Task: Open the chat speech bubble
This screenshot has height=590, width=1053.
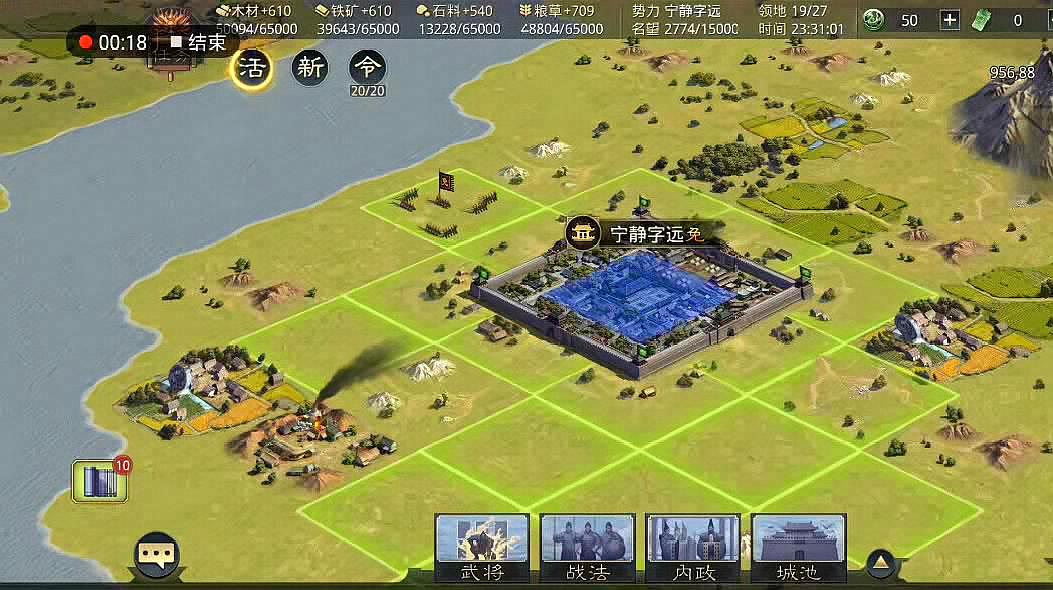Action: pyautogui.click(x=157, y=554)
